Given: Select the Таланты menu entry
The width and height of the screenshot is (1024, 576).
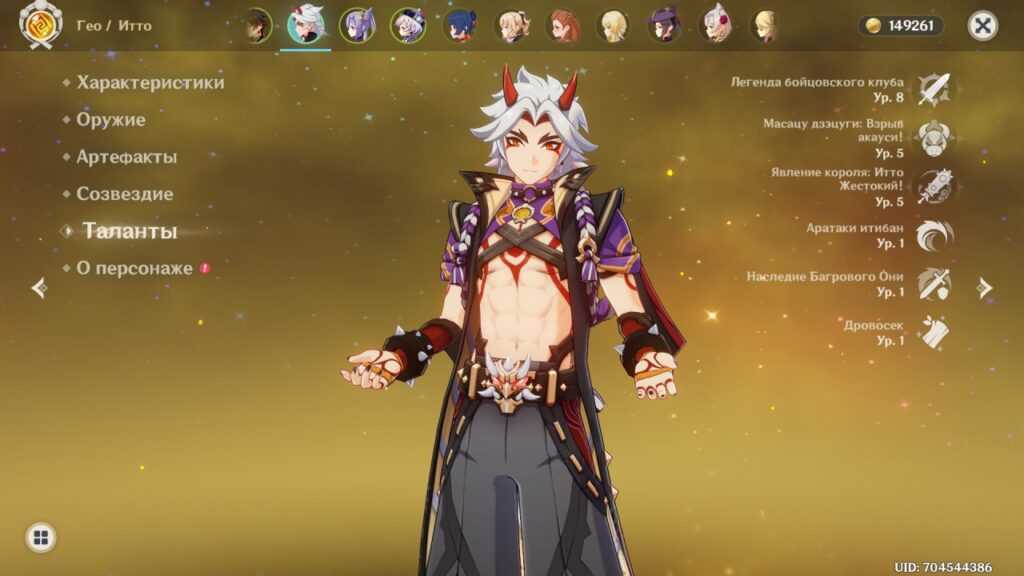Looking at the screenshot, I should [x=130, y=231].
